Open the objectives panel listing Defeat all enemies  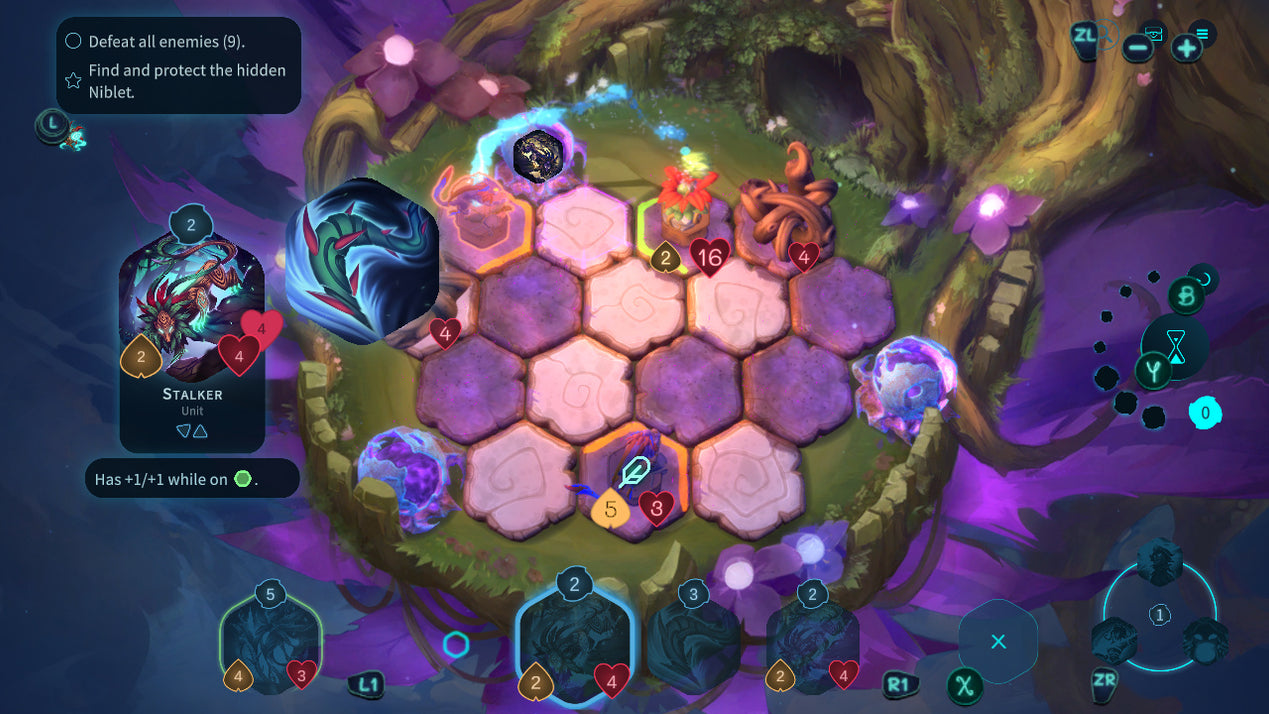coord(178,66)
